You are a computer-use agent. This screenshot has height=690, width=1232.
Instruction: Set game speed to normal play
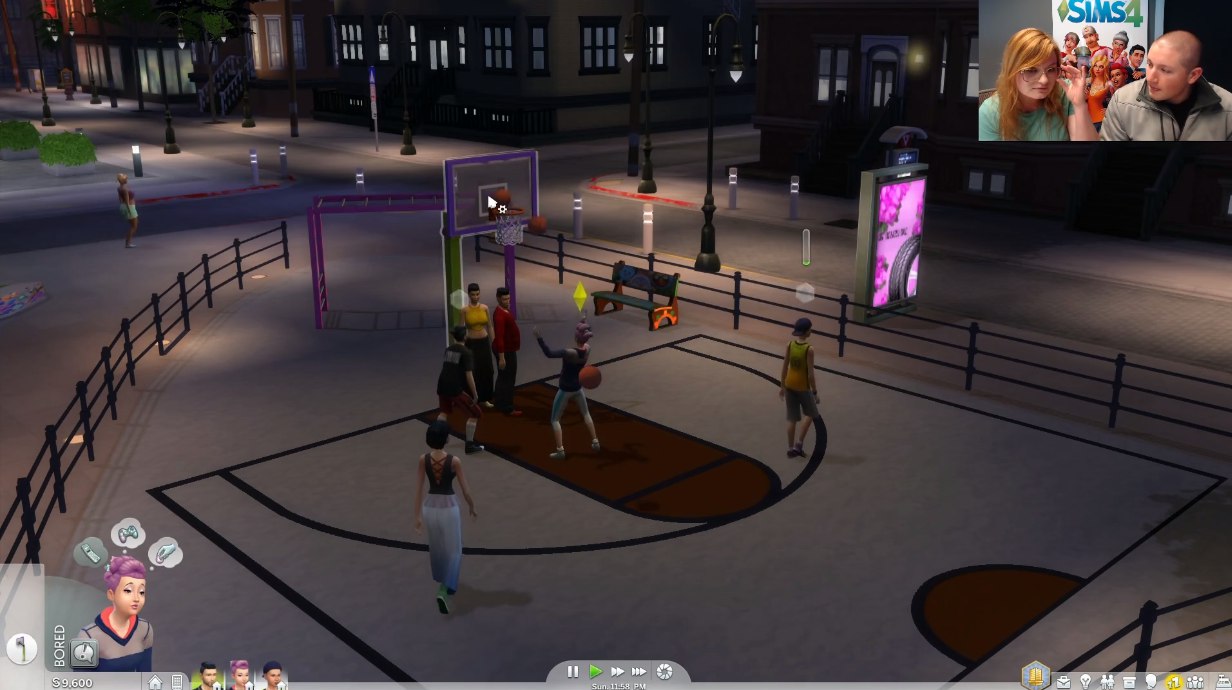tap(596, 672)
